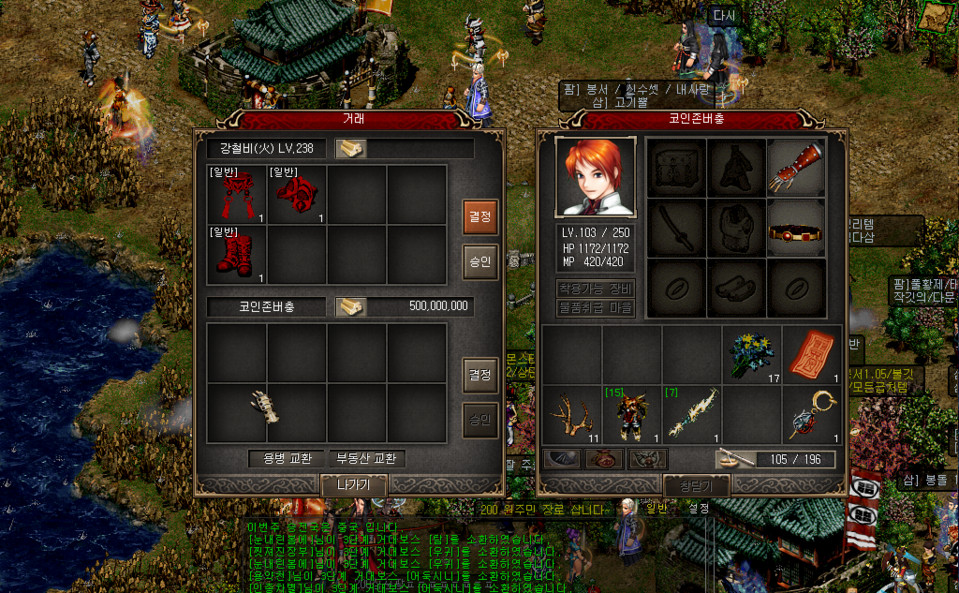Viewport: 959px width, 593px height.
Task: Click the orange 결정 button
Action: (481, 216)
